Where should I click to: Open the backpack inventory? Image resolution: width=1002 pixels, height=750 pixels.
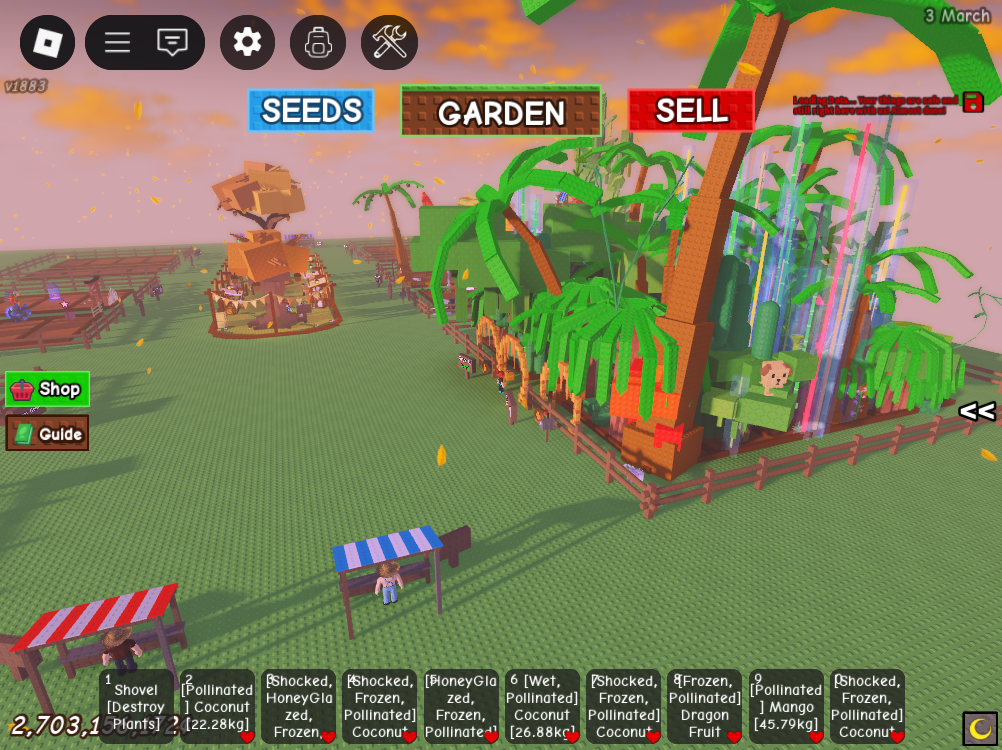pyautogui.click(x=318, y=42)
